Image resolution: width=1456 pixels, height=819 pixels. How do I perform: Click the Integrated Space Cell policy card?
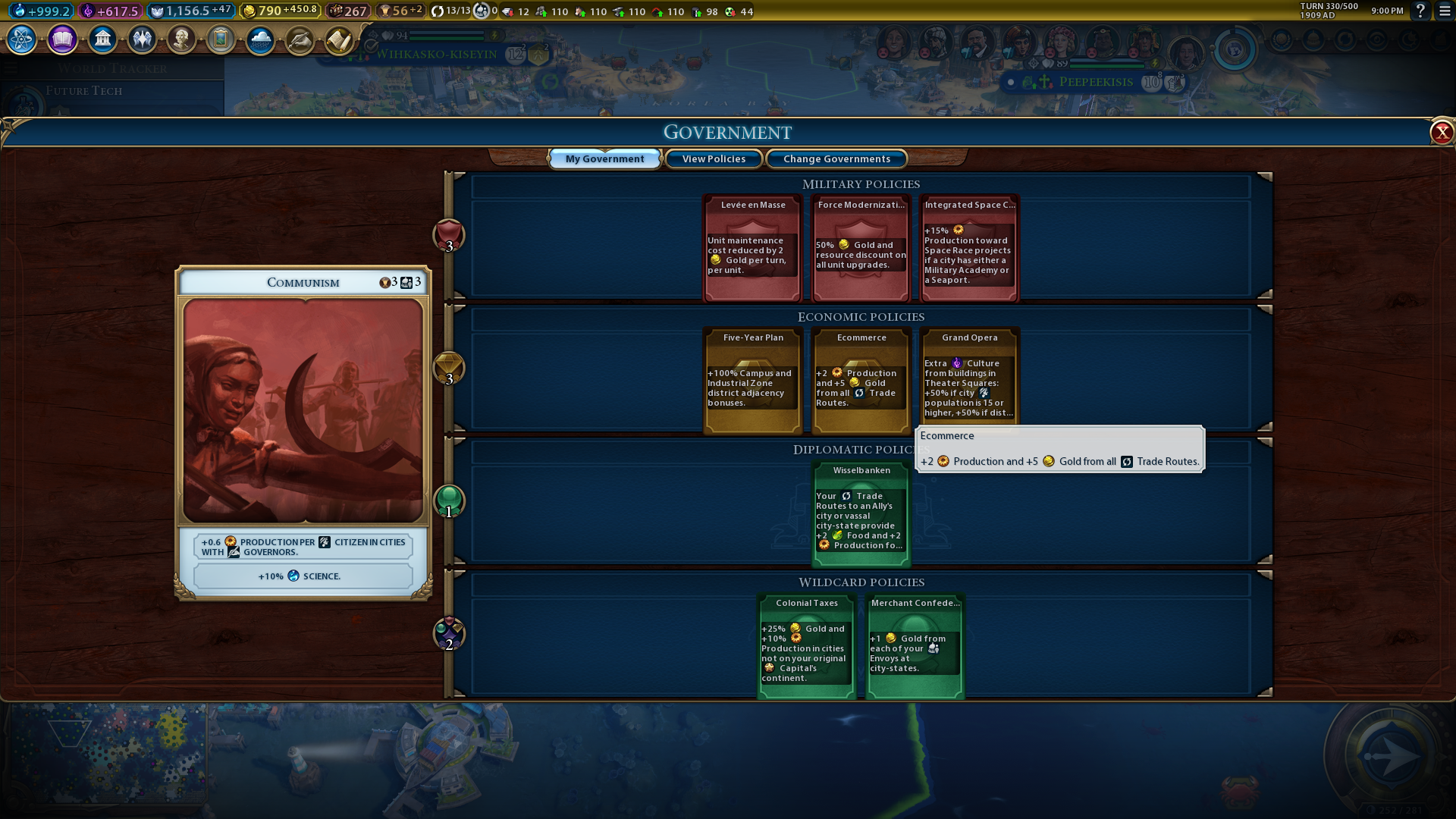(x=968, y=248)
